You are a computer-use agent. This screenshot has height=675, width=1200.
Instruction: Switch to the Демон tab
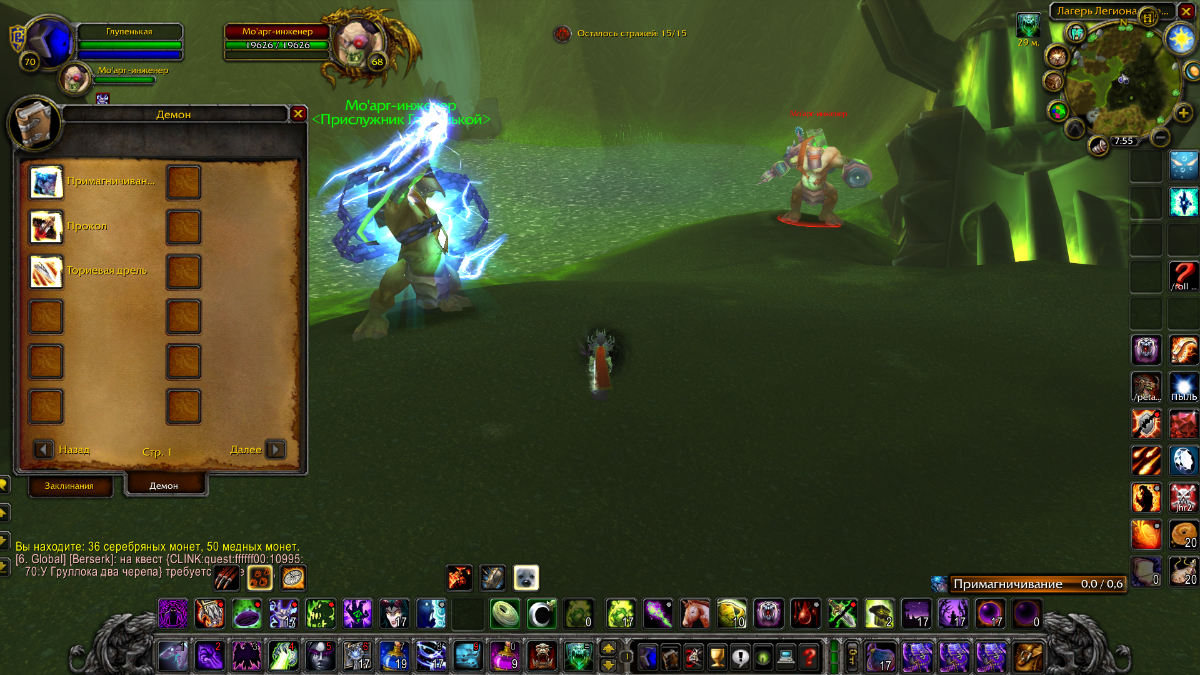pos(164,485)
